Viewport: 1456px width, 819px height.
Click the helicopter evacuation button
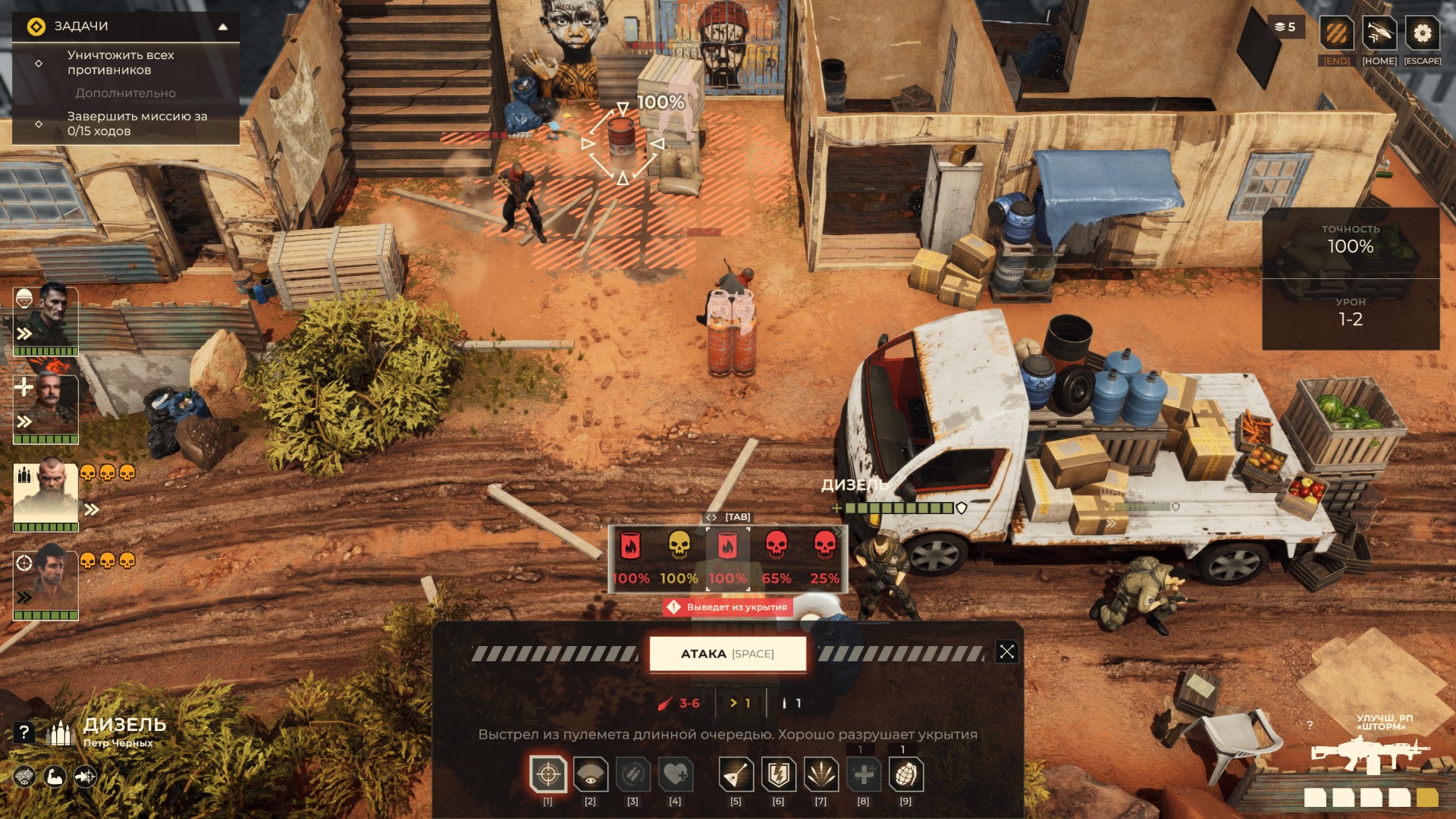click(1379, 34)
